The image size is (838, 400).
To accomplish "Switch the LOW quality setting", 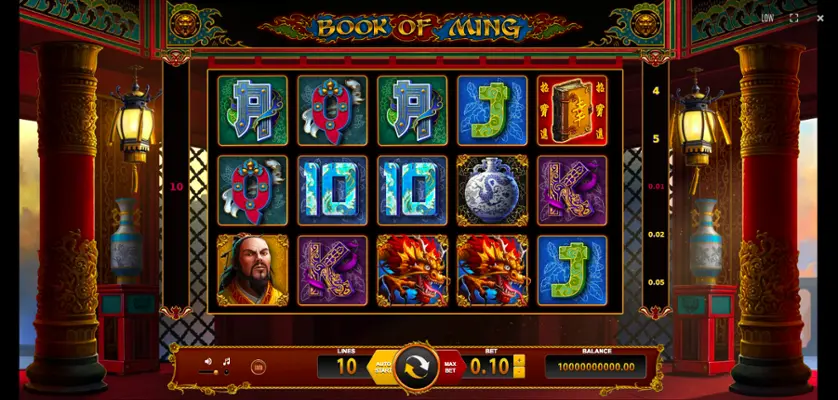I will (x=767, y=18).
